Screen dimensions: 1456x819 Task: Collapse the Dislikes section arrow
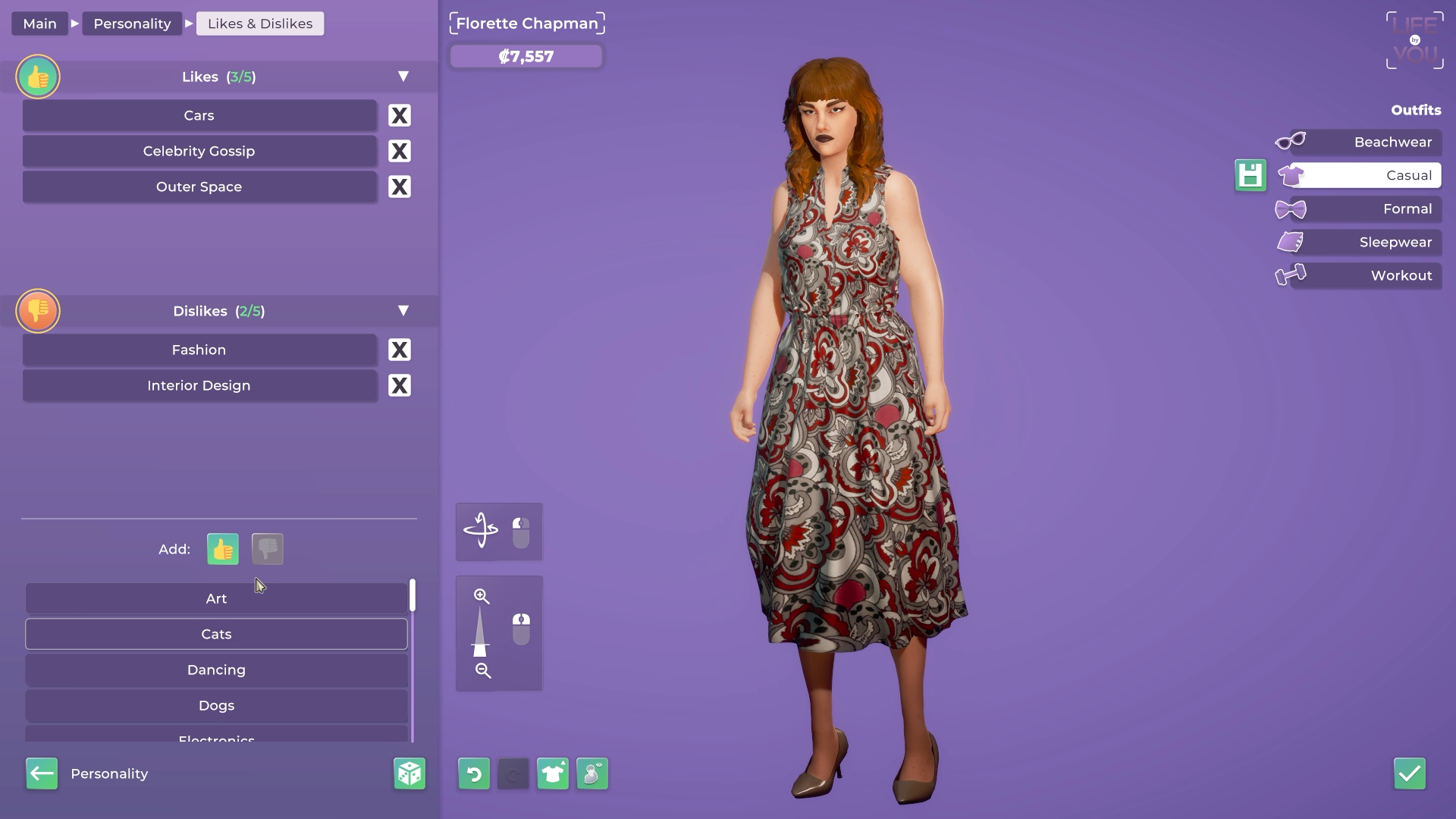pos(403,311)
